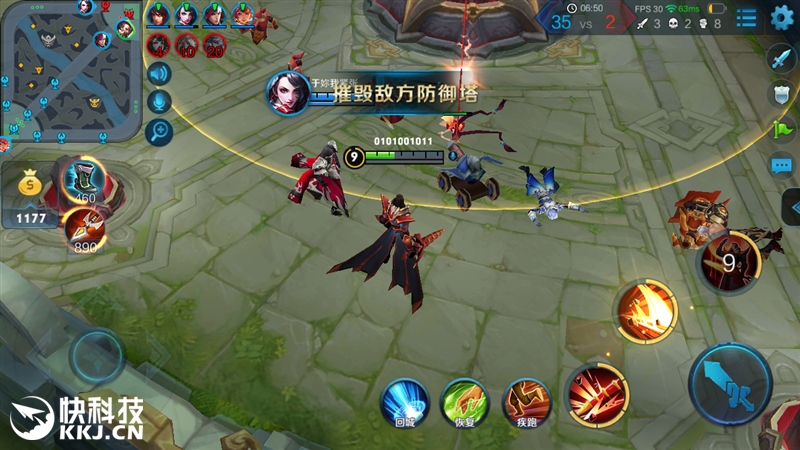Use the 恢复 heal spell

[464, 402]
